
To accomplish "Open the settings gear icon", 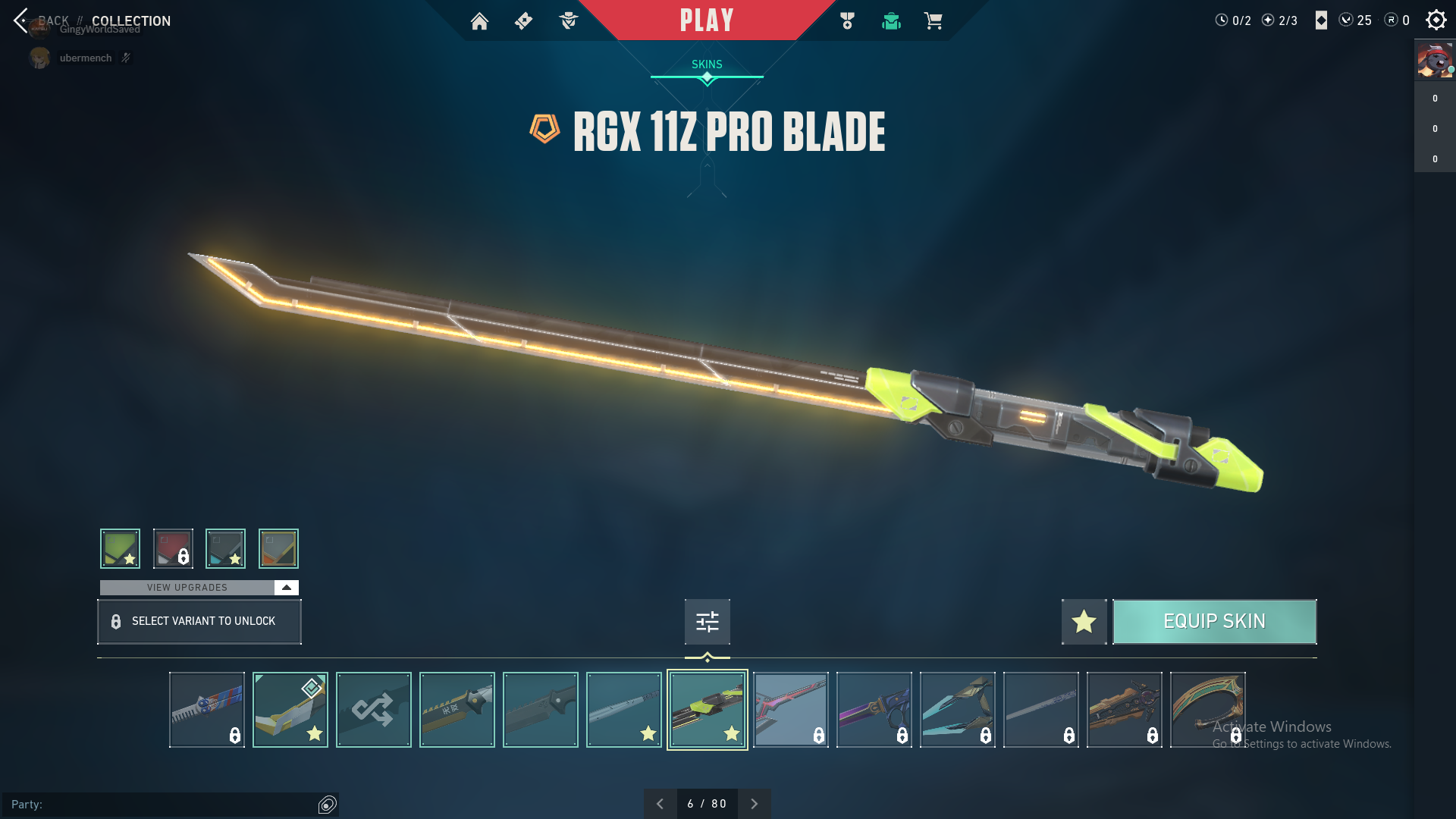I will point(1436,20).
